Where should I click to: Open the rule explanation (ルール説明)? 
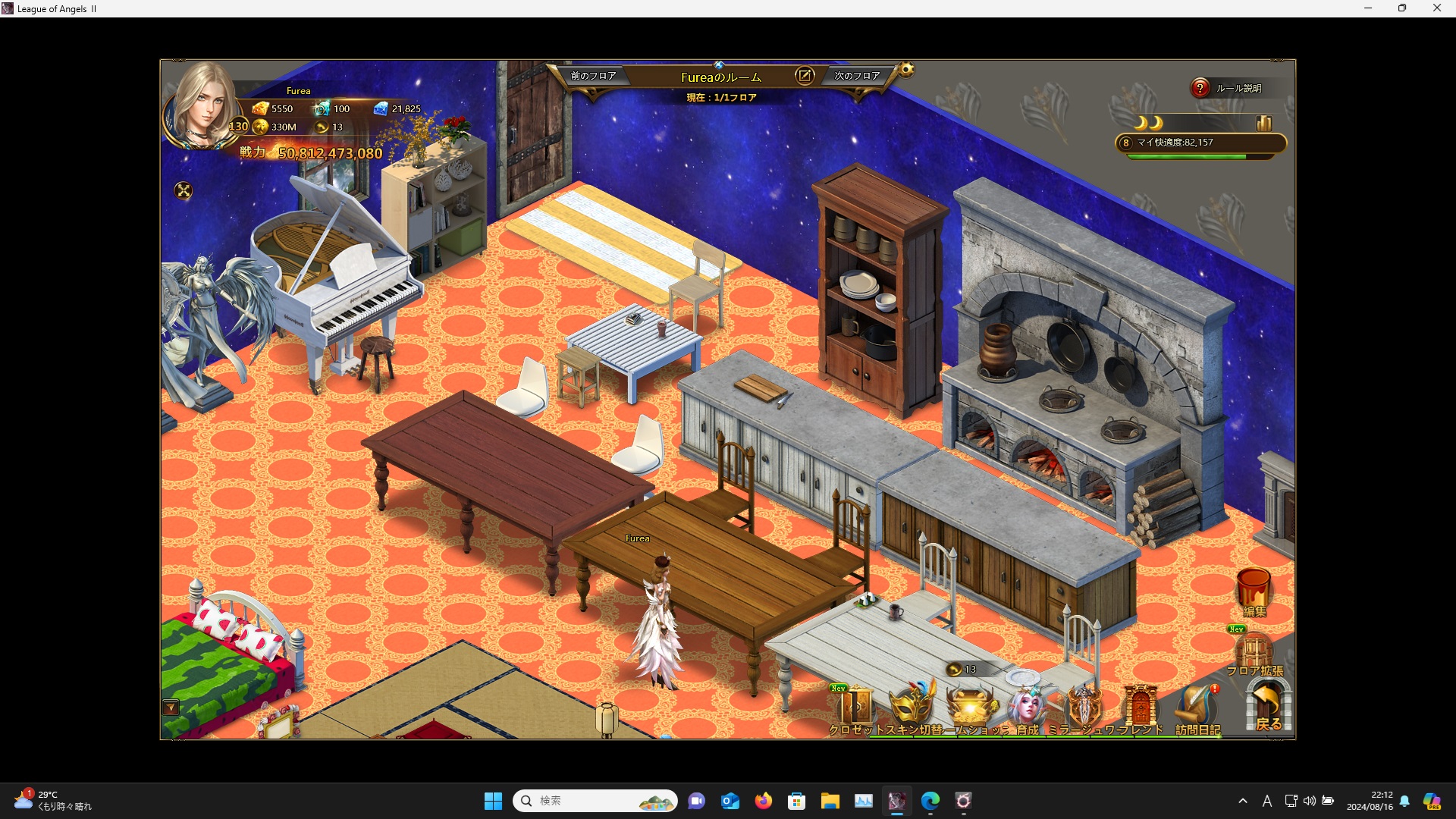click(x=1228, y=89)
